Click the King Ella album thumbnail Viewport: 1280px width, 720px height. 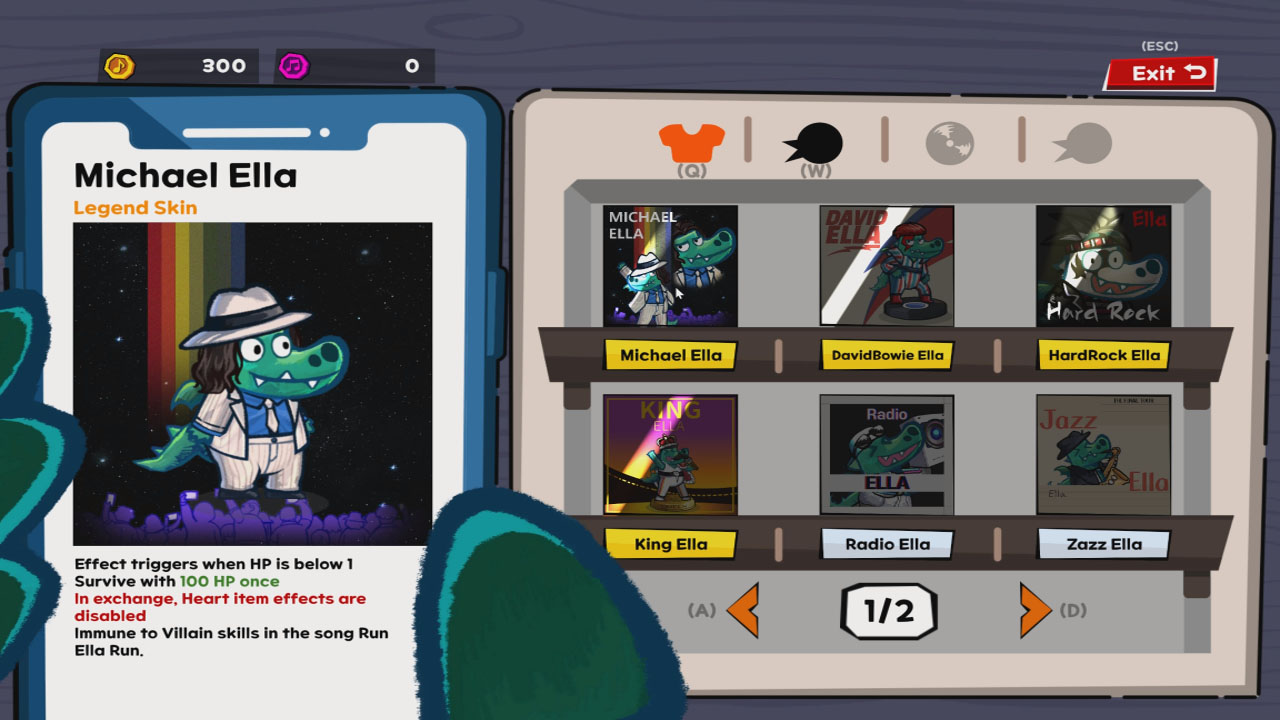[670, 455]
